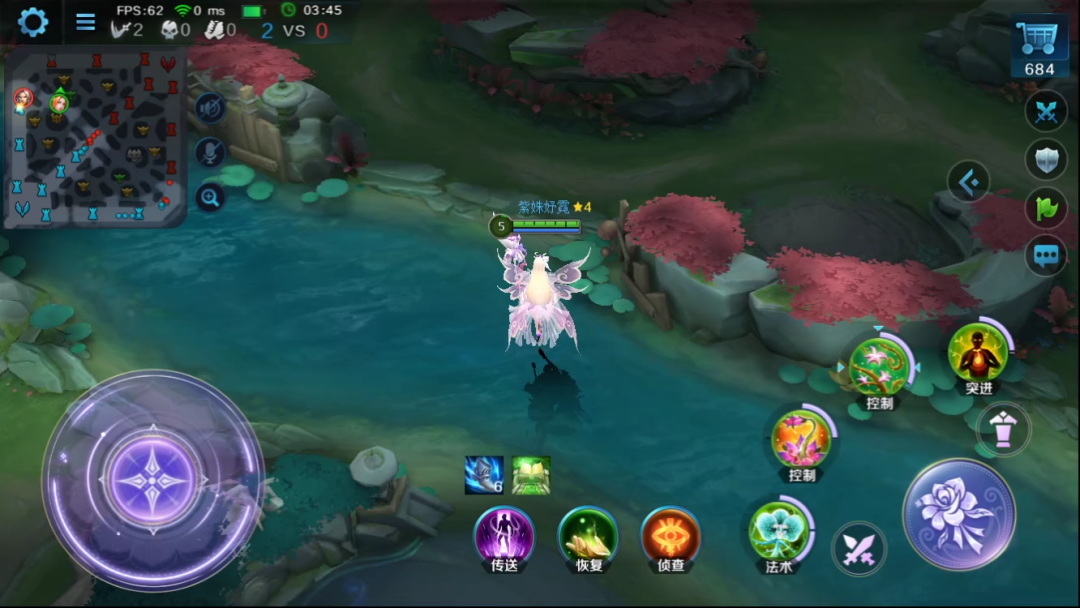Activate the 侦查 orange eye scout skill

click(670, 535)
